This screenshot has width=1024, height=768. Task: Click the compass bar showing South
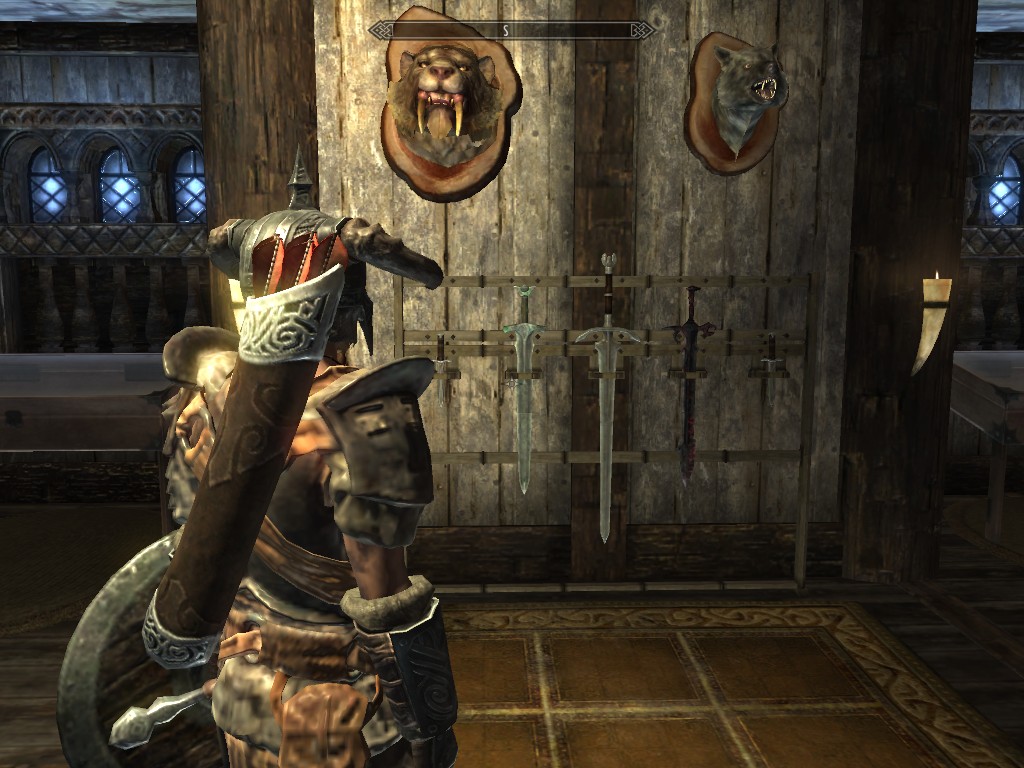coord(511,31)
